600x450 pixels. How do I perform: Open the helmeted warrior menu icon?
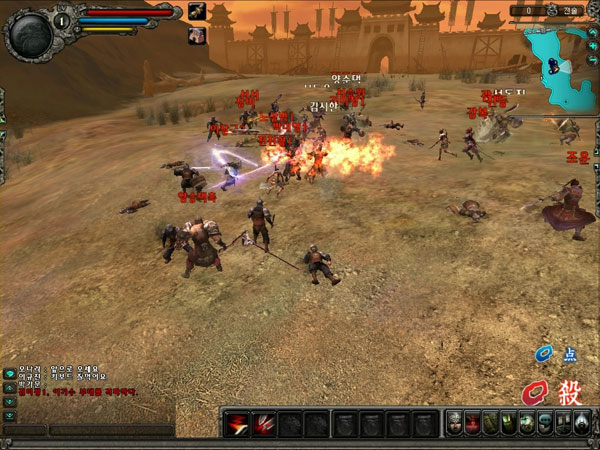[455, 423]
